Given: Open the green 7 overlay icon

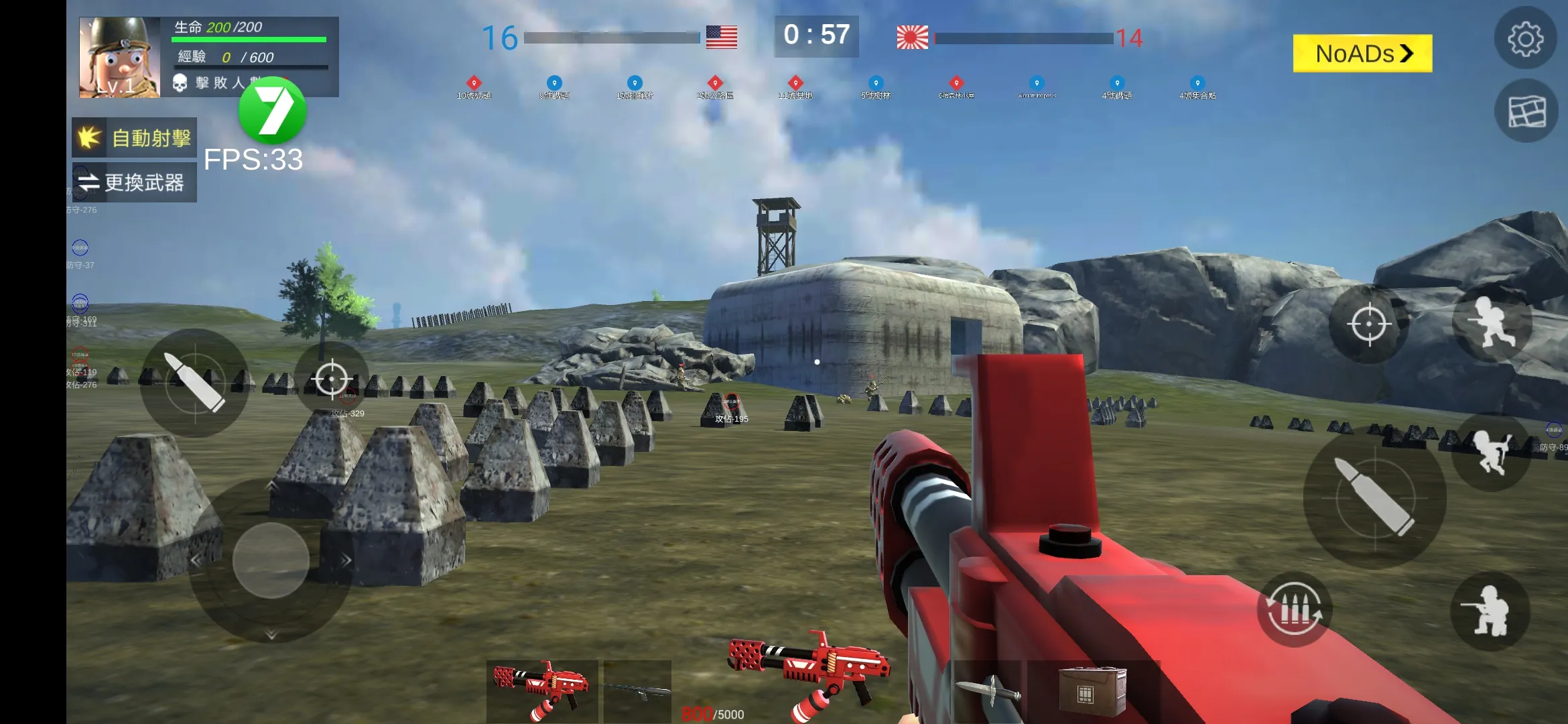Looking at the screenshot, I should coord(273,111).
